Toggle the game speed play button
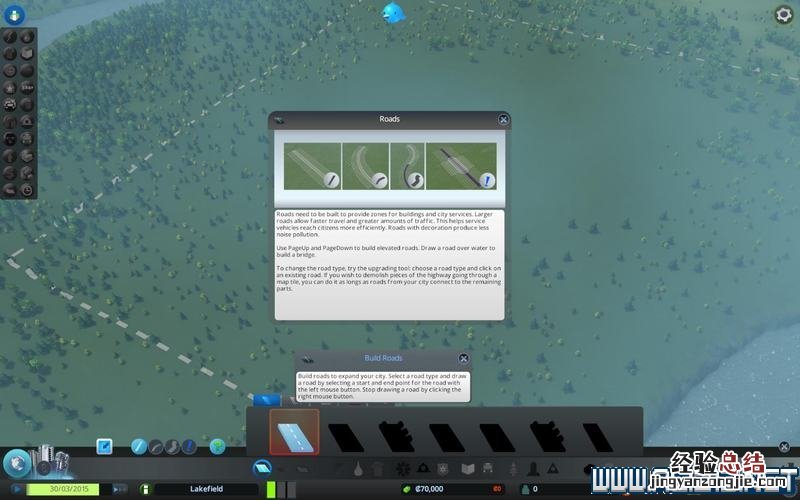This screenshot has height=500, width=800. pyautogui.click(x=16, y=489)
